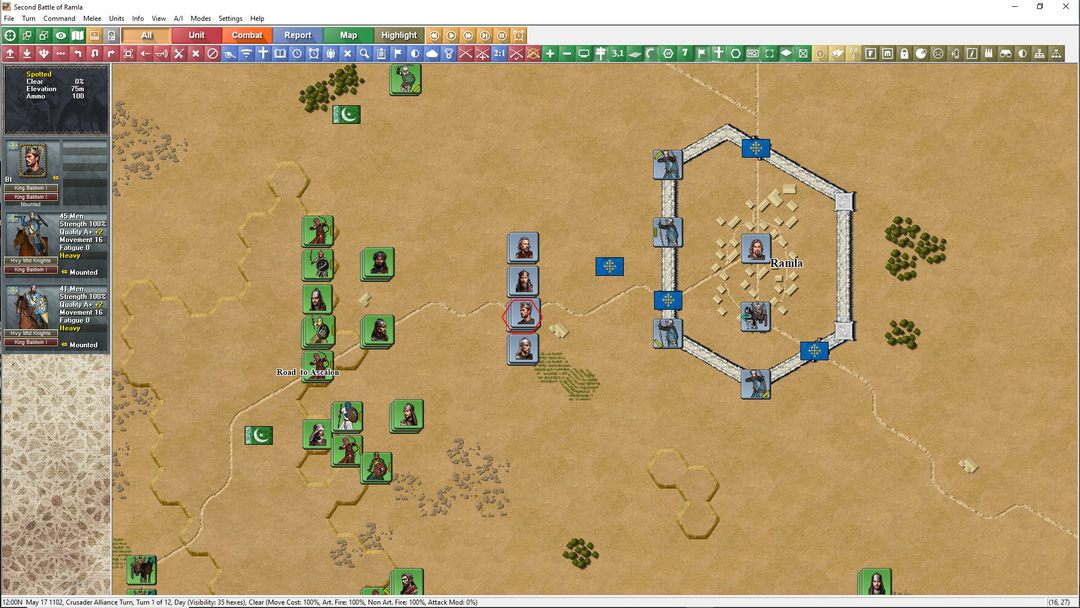
Task: Close the game window
Action: [1066, 7]
